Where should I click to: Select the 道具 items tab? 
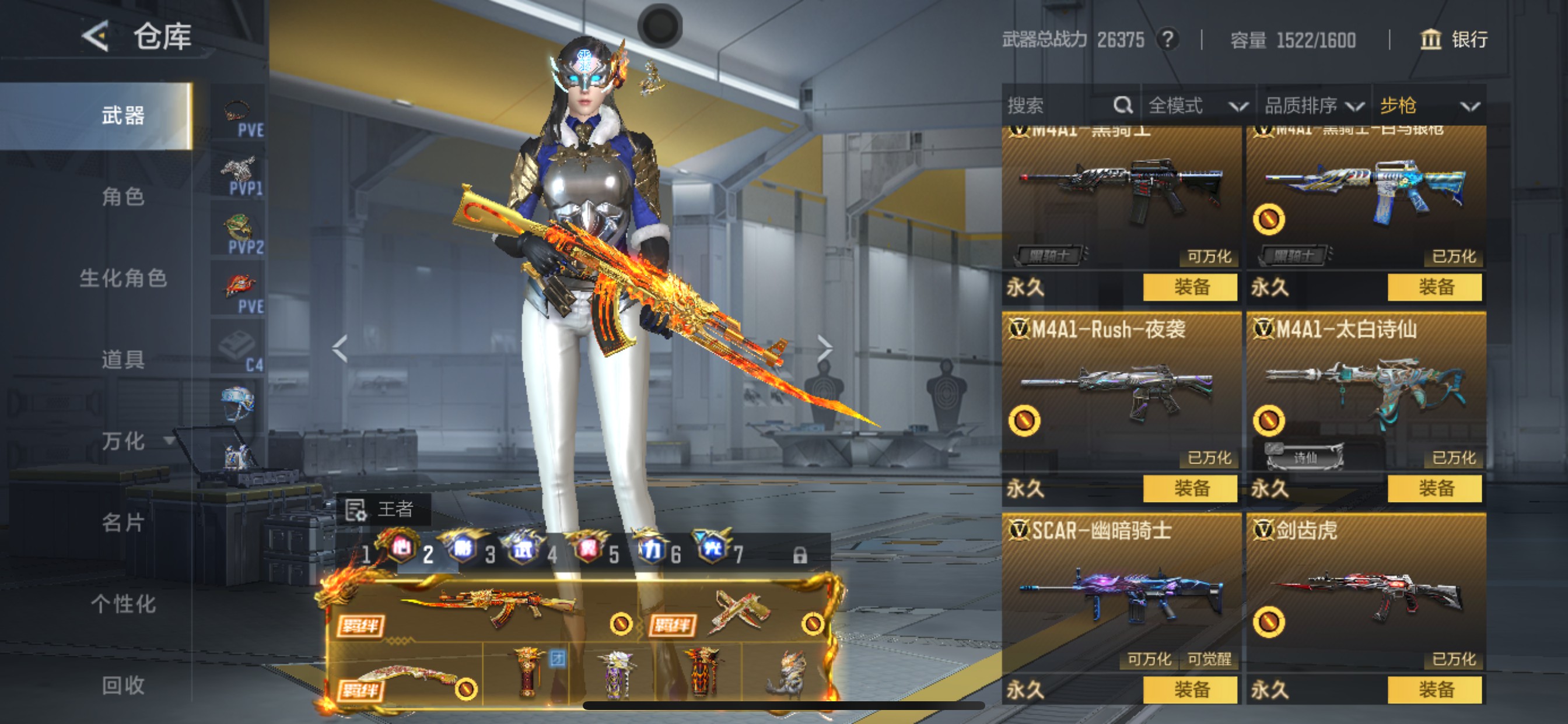click(123, 359)
